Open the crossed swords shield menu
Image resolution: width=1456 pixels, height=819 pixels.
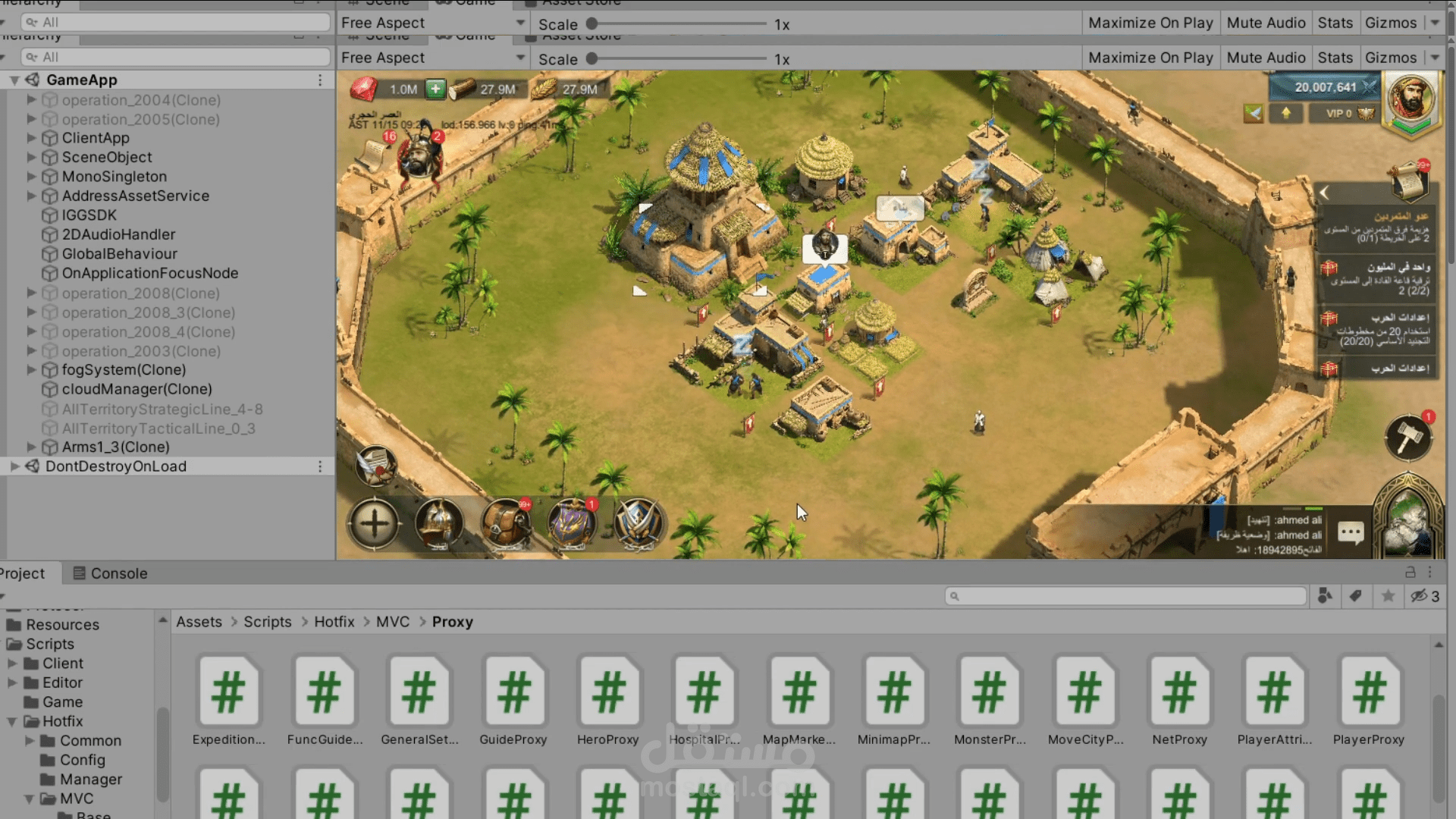639,523
